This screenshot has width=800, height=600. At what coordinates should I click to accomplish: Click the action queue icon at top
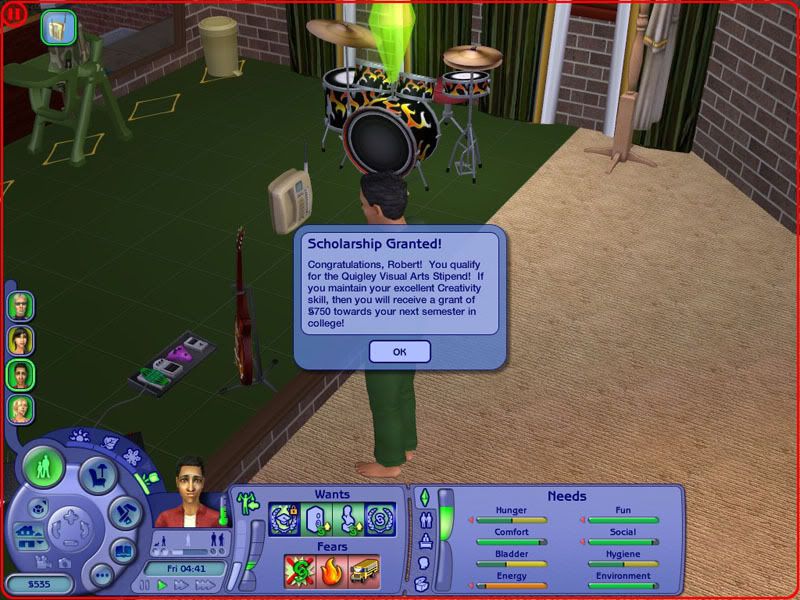tap(59, 27)
